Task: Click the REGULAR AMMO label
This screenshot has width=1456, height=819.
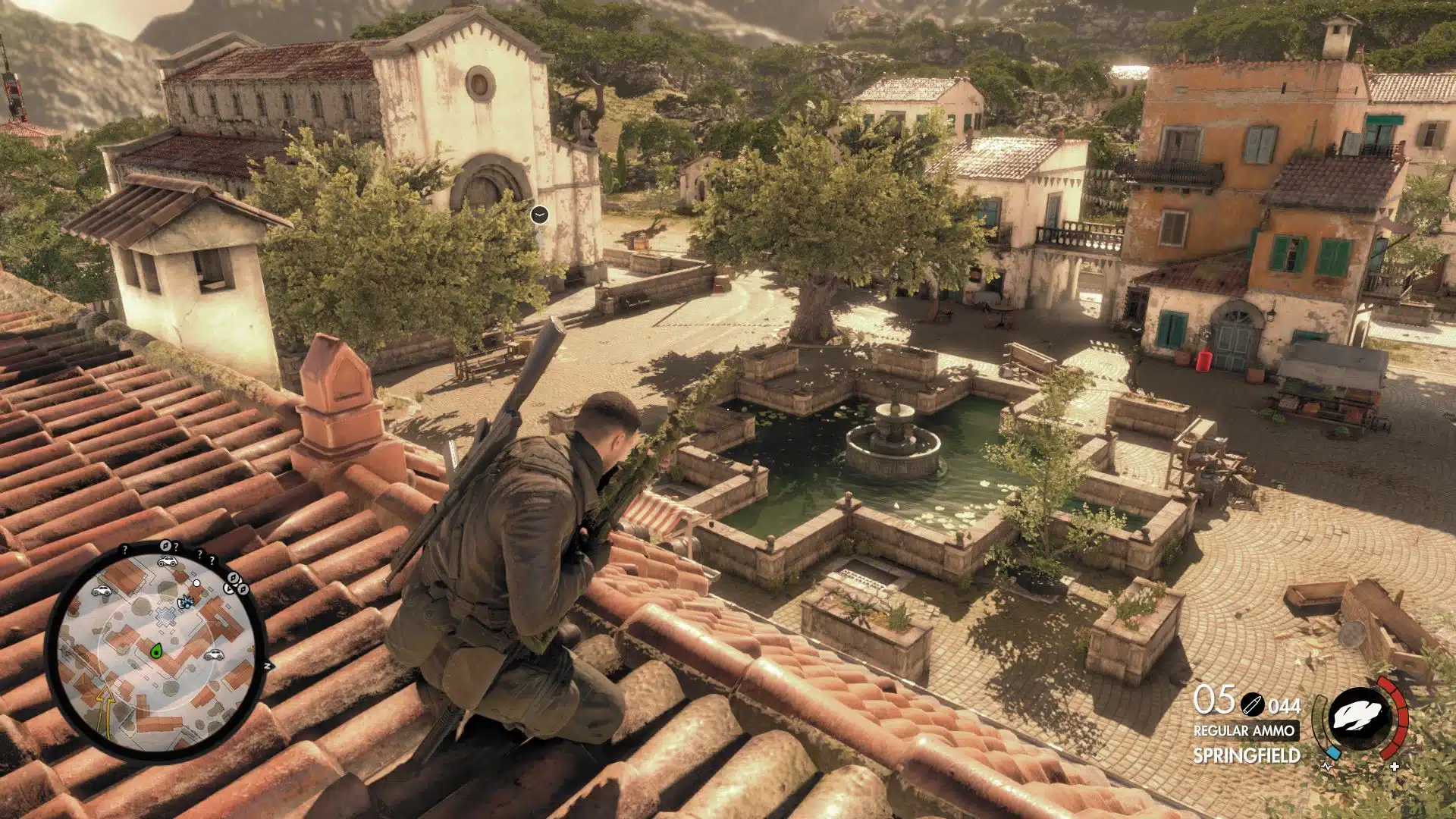Action: (x=1244, y=730)
